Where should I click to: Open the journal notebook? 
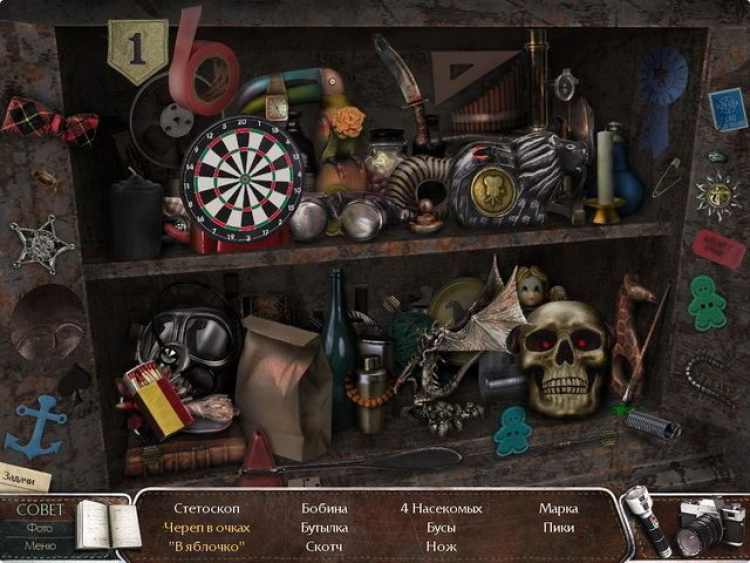[108, 524]
